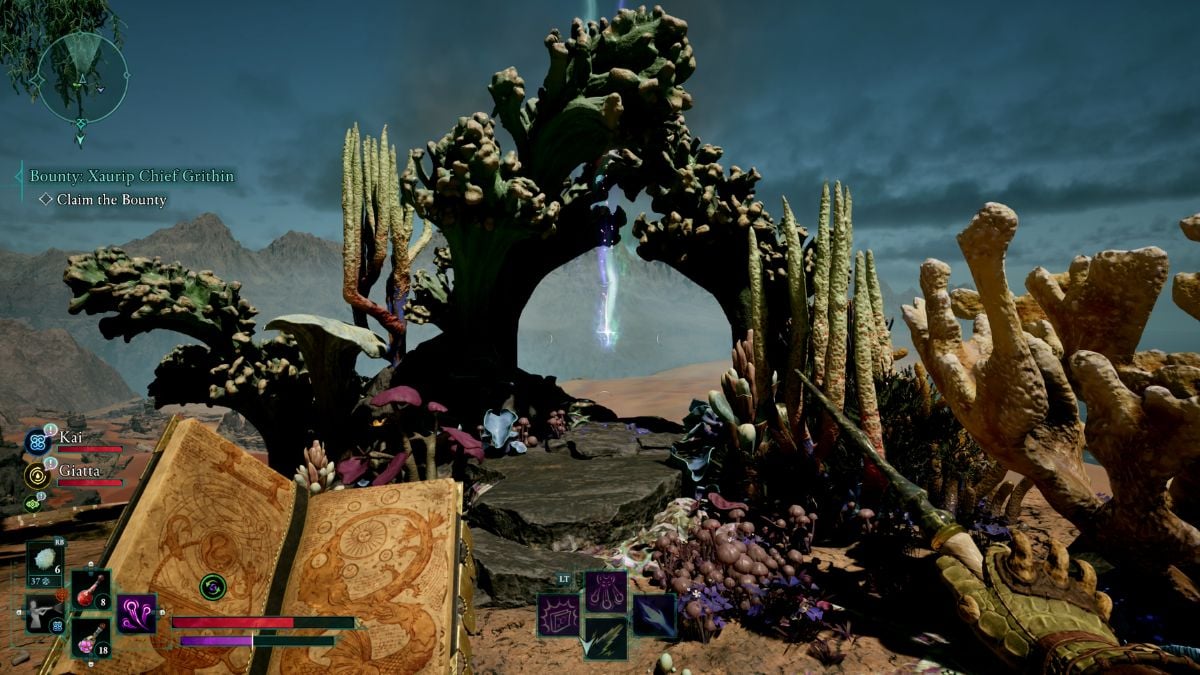Activate the glowing spellbook ability
Image resolution: width=1200 pixels, height=675 pixels.
558,614
